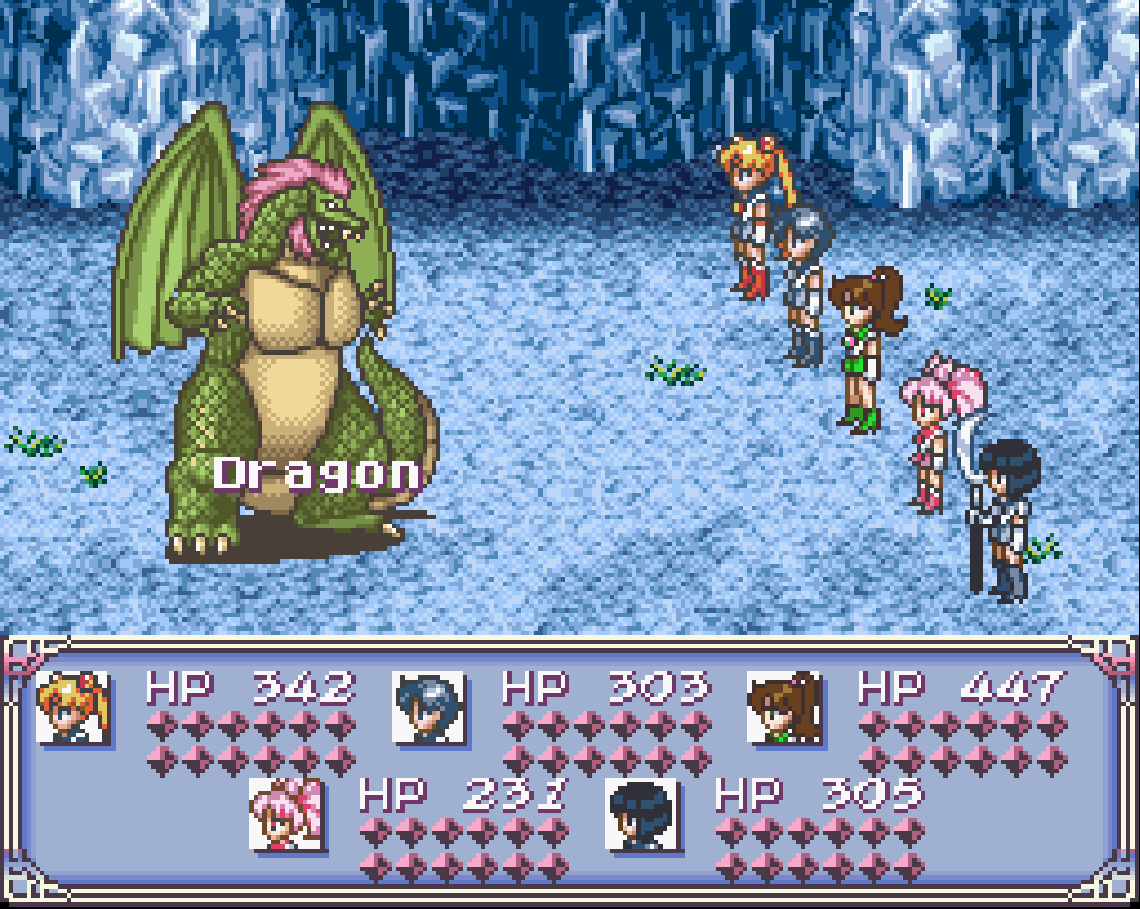Pick the brown-haired Sailor Jupiter portrait
This screenshot has height=909, width=1140.
pyautogui.click(x=784, y=707)
